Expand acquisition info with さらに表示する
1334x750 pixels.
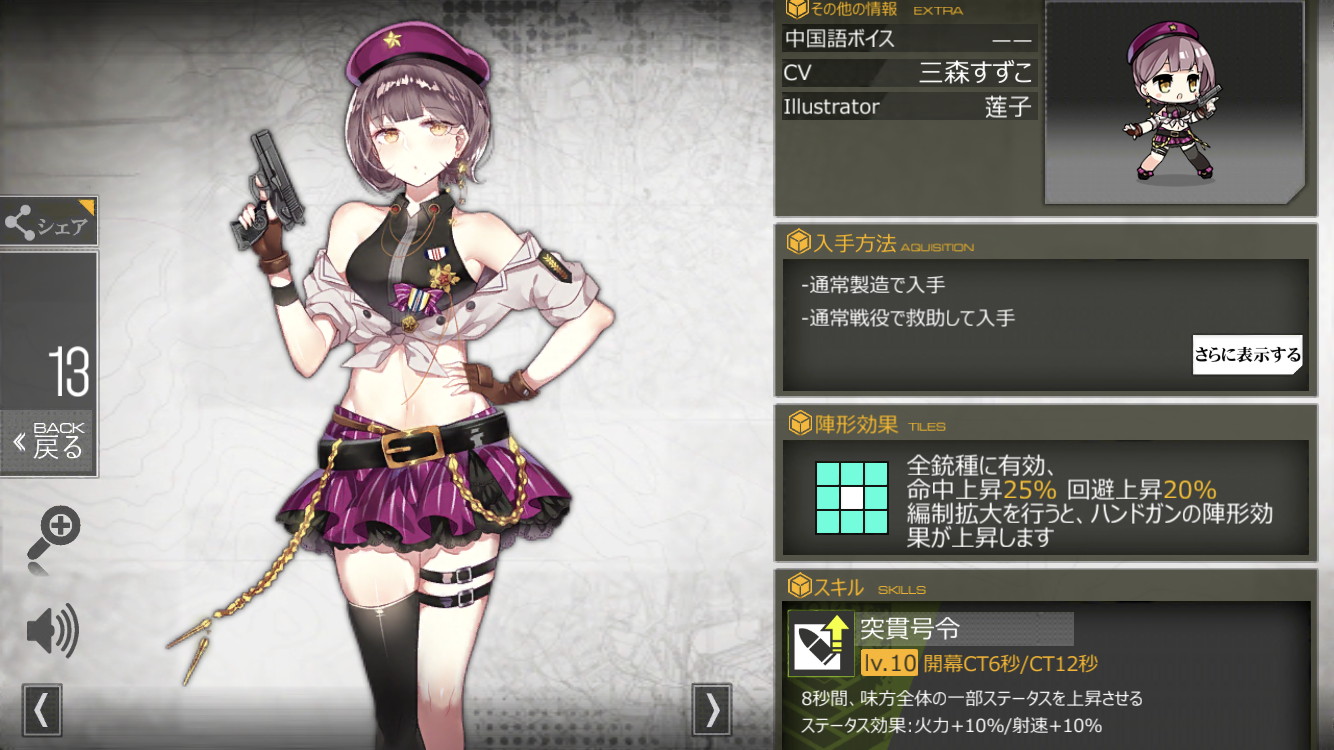click(1247, 354)
